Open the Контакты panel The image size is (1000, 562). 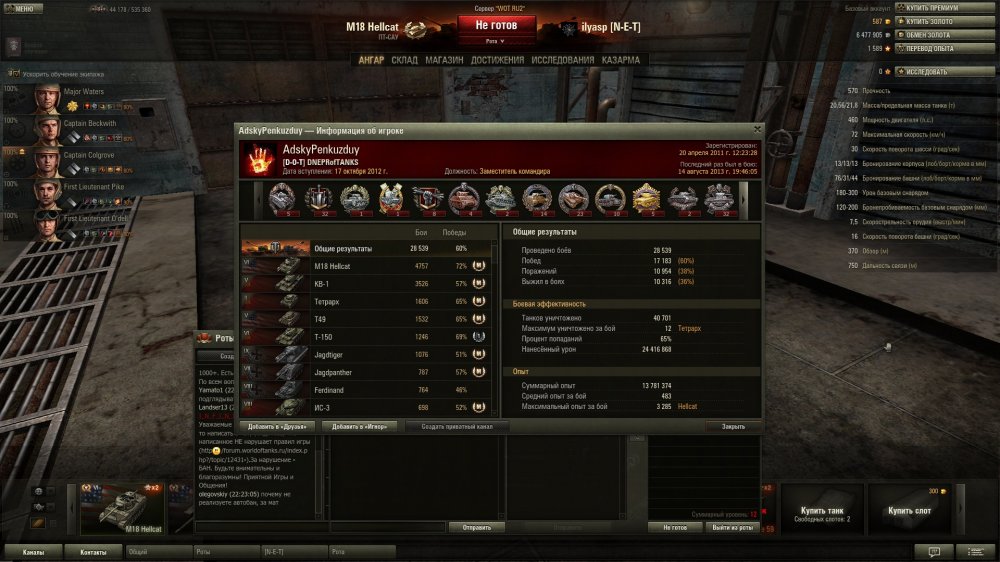click(x=93, y=551)
